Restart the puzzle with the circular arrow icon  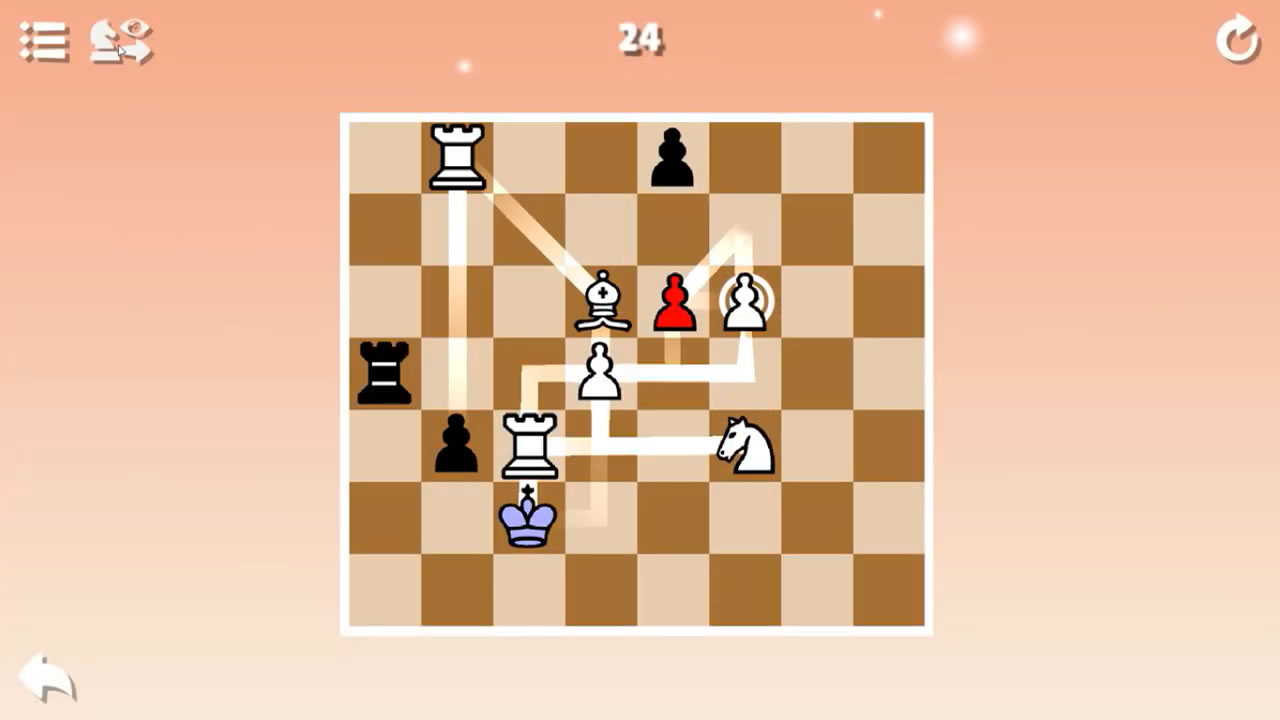(x=1238, y=42)
